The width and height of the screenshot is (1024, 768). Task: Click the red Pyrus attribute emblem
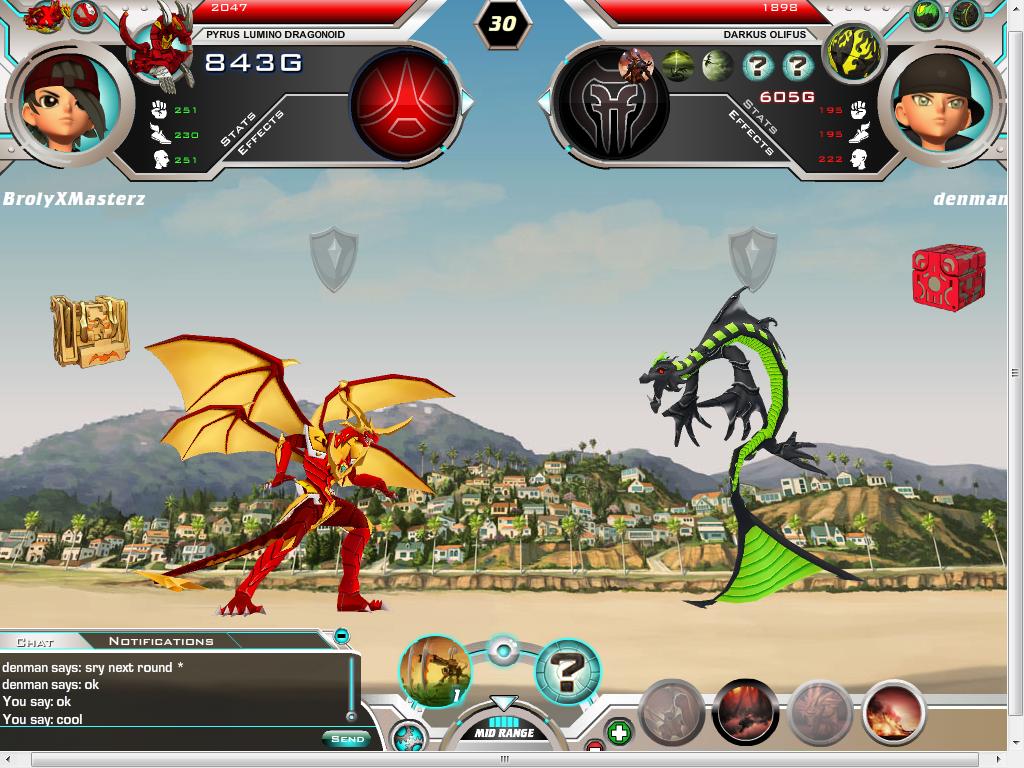pyautogui.click(x=404, y=102)
